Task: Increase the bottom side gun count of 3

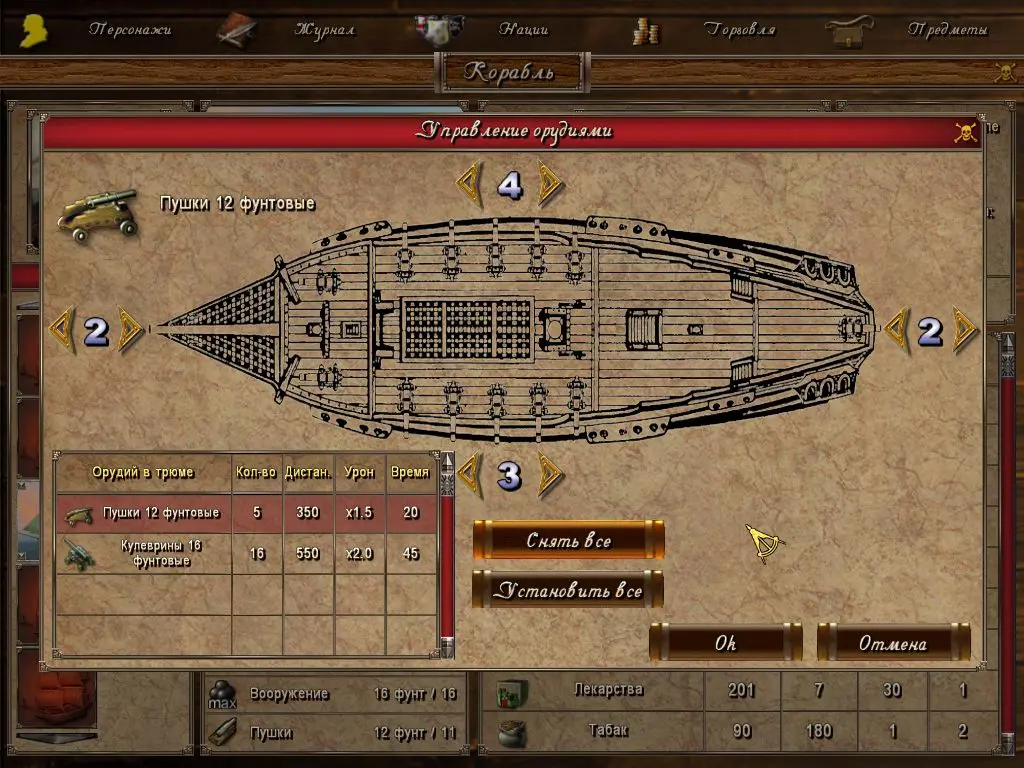Action: (549, 475)
